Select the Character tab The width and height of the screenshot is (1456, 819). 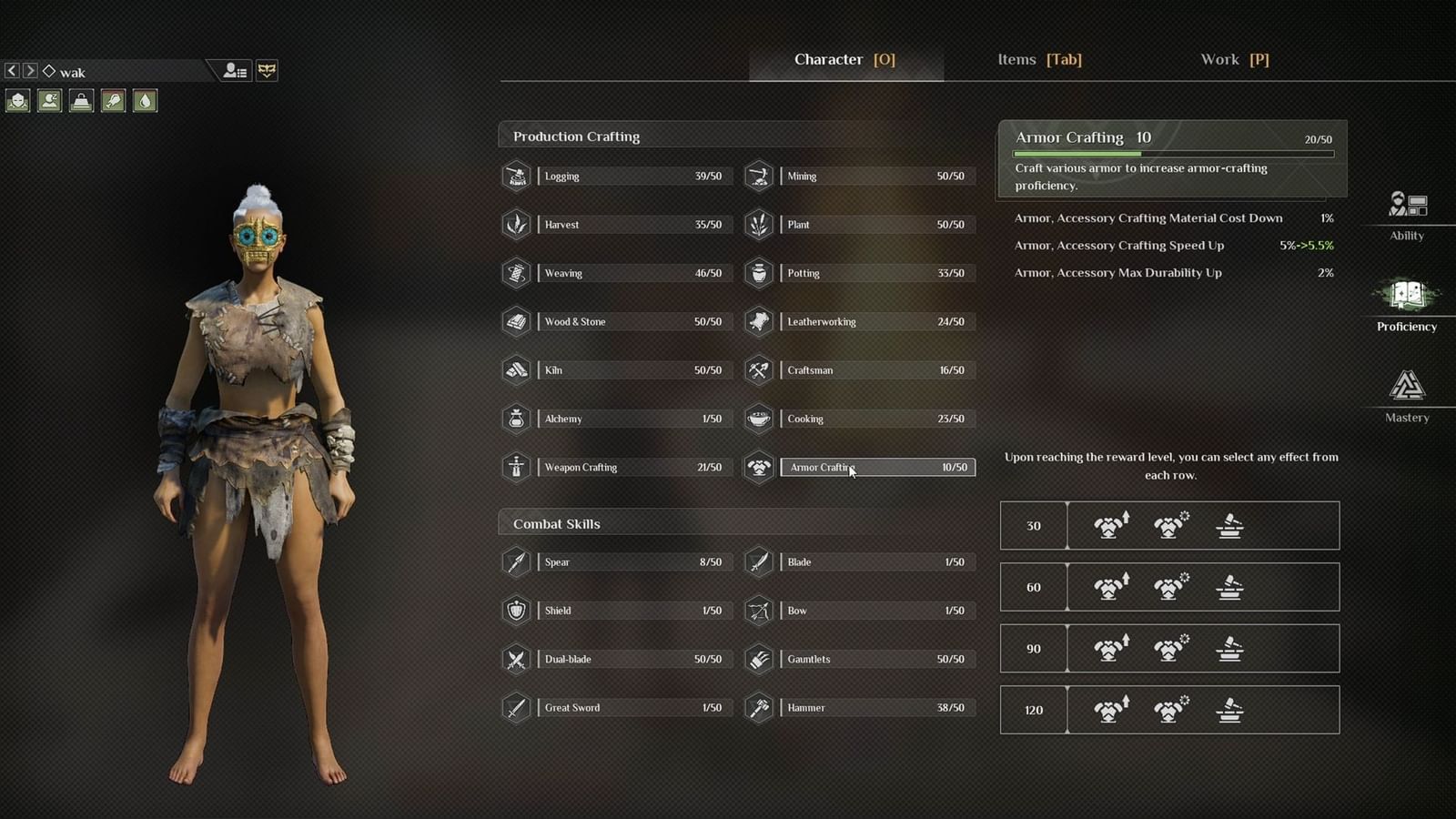click(x=844, y=60)
